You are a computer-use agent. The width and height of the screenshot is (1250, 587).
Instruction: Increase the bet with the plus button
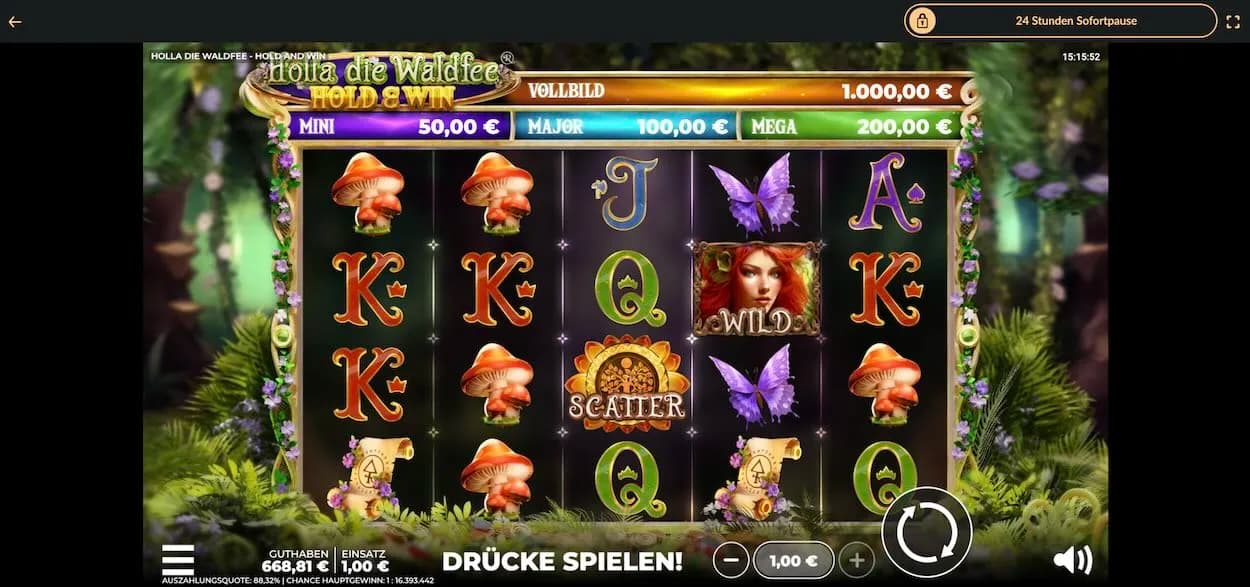pyautogui.click(x=856, y=561)
